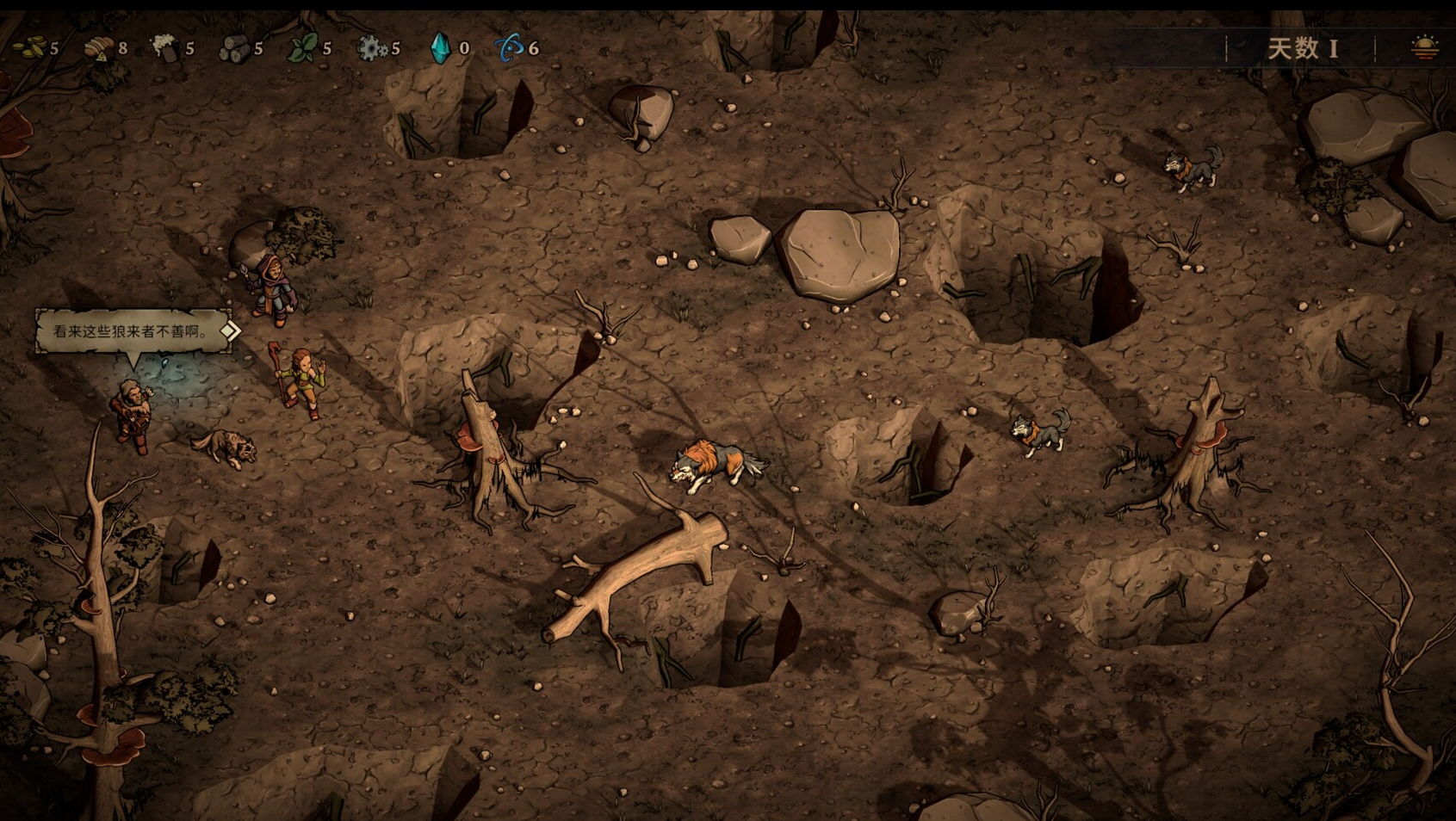Viewport: 1456px width, 821px height.
Task: Select the bread and cheese food icon
Action: coord(98,48)
